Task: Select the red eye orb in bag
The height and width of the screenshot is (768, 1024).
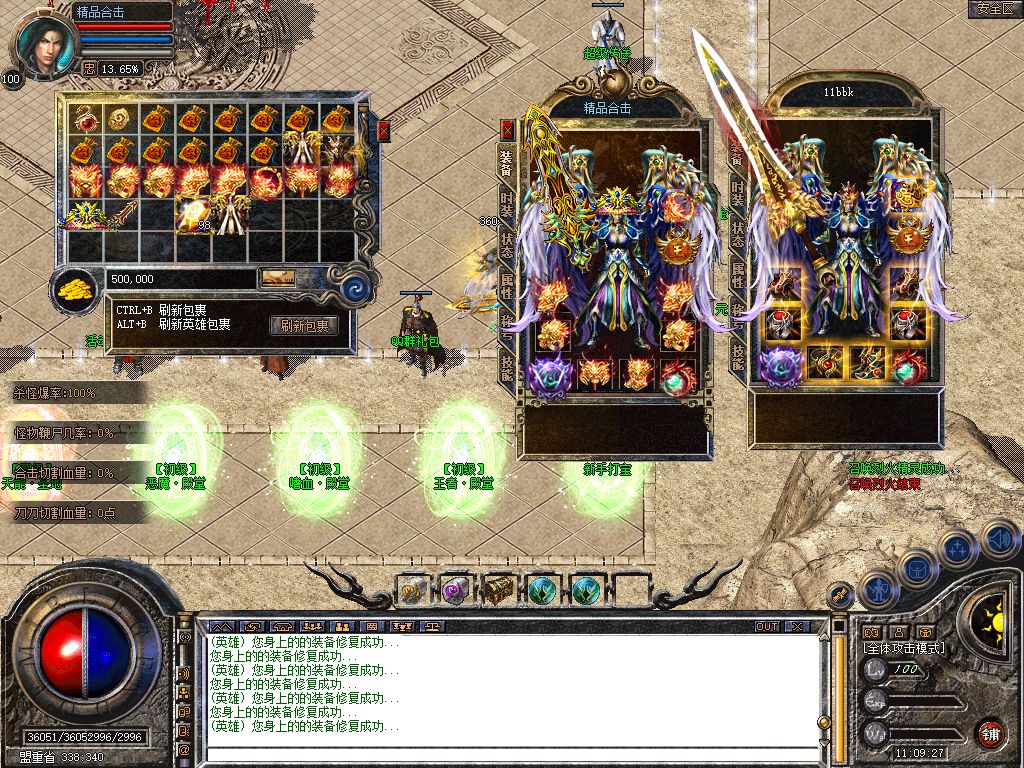Action: [85, 119]
